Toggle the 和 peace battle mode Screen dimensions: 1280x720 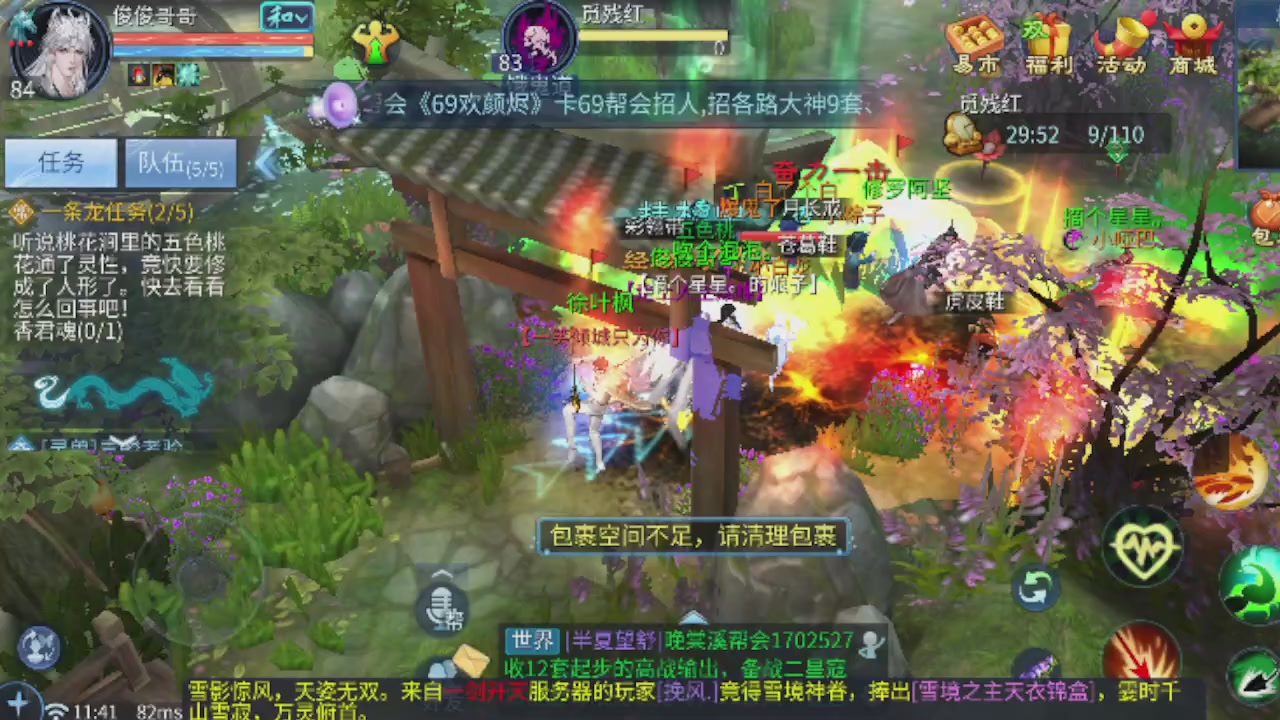tap(290, 18)
